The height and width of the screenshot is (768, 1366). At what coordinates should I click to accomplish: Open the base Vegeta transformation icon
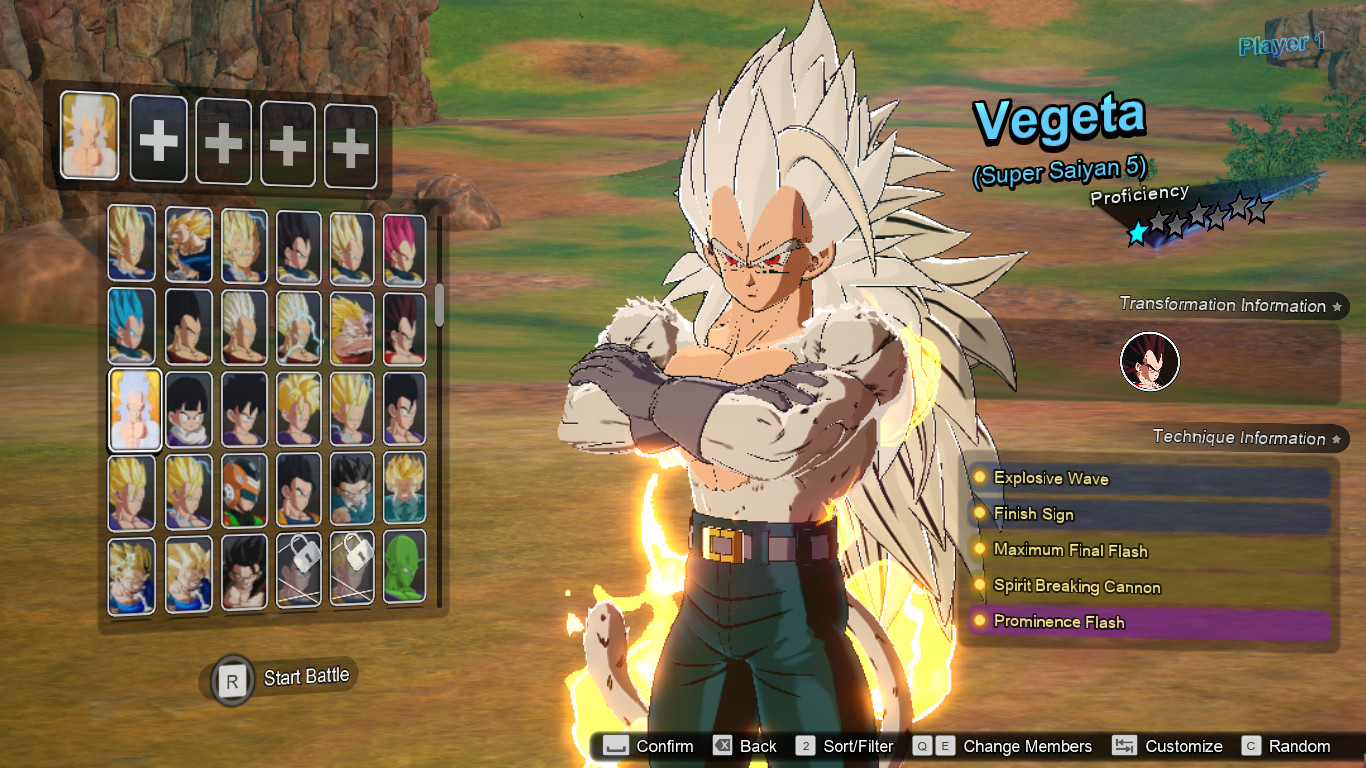(1149, 362)
